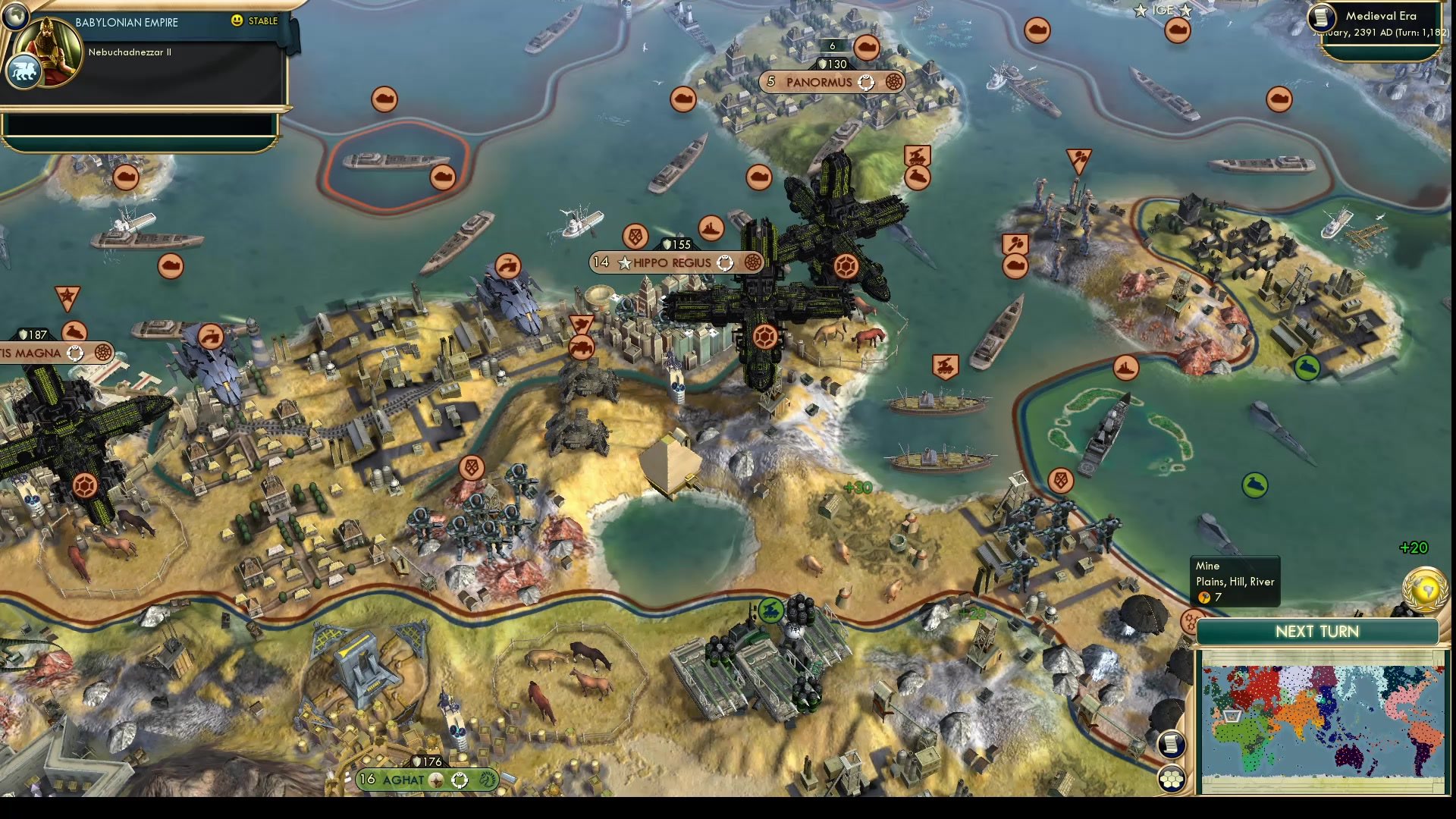Open the Hippo Regius city screen
The image size is (1456, 819).
[671, 263]
